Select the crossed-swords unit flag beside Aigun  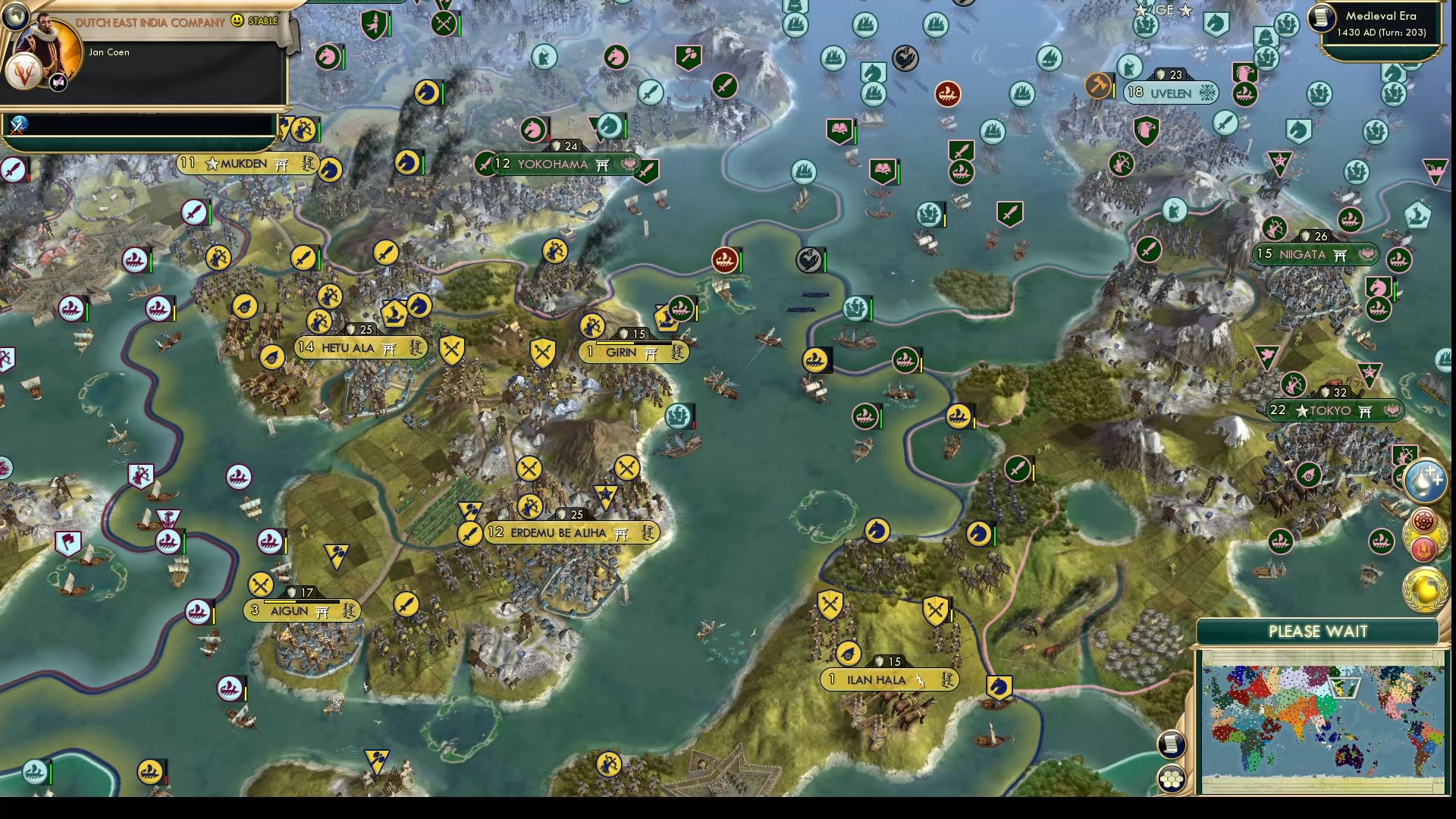coord(259,585)
